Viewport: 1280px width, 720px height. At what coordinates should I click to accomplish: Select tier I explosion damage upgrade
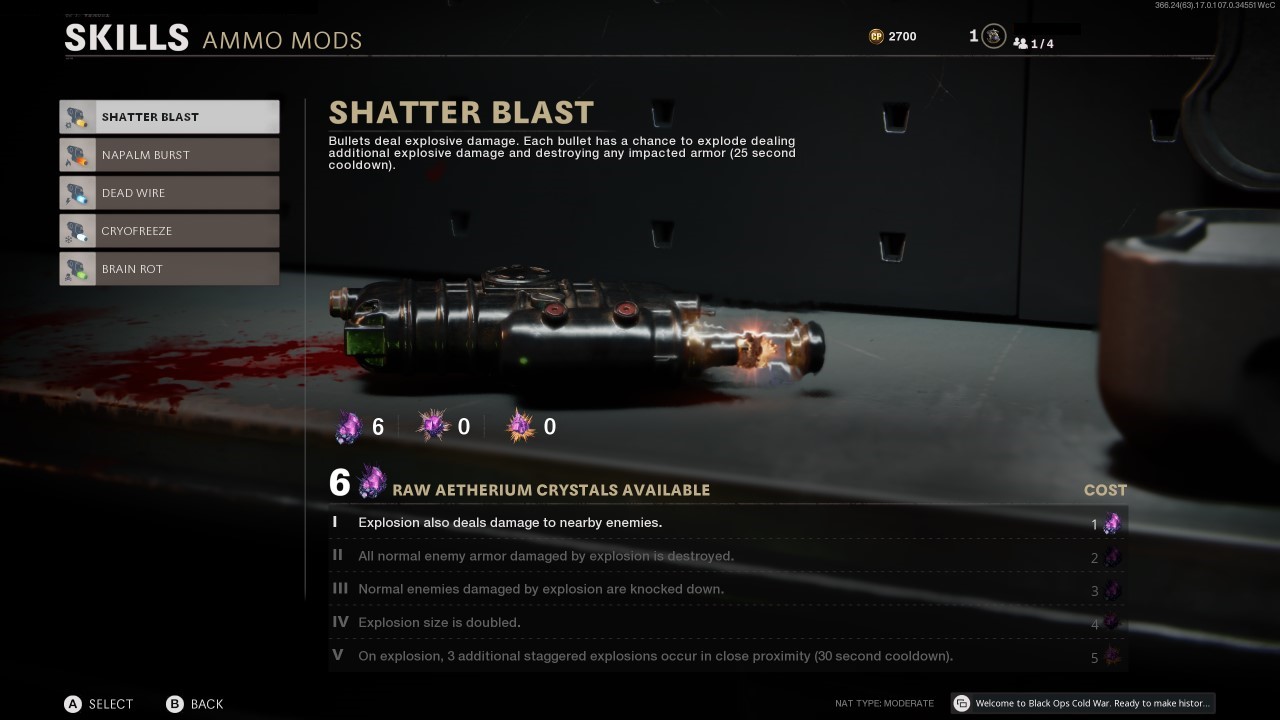600,522
